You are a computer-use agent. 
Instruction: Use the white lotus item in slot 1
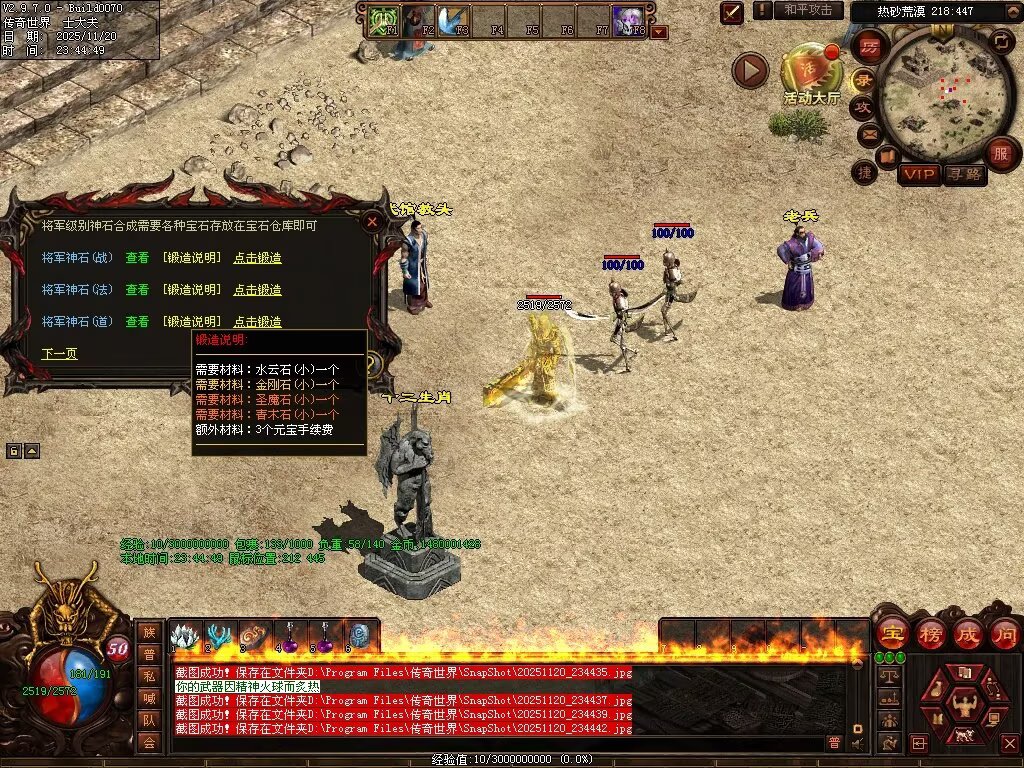coord(185,636)
